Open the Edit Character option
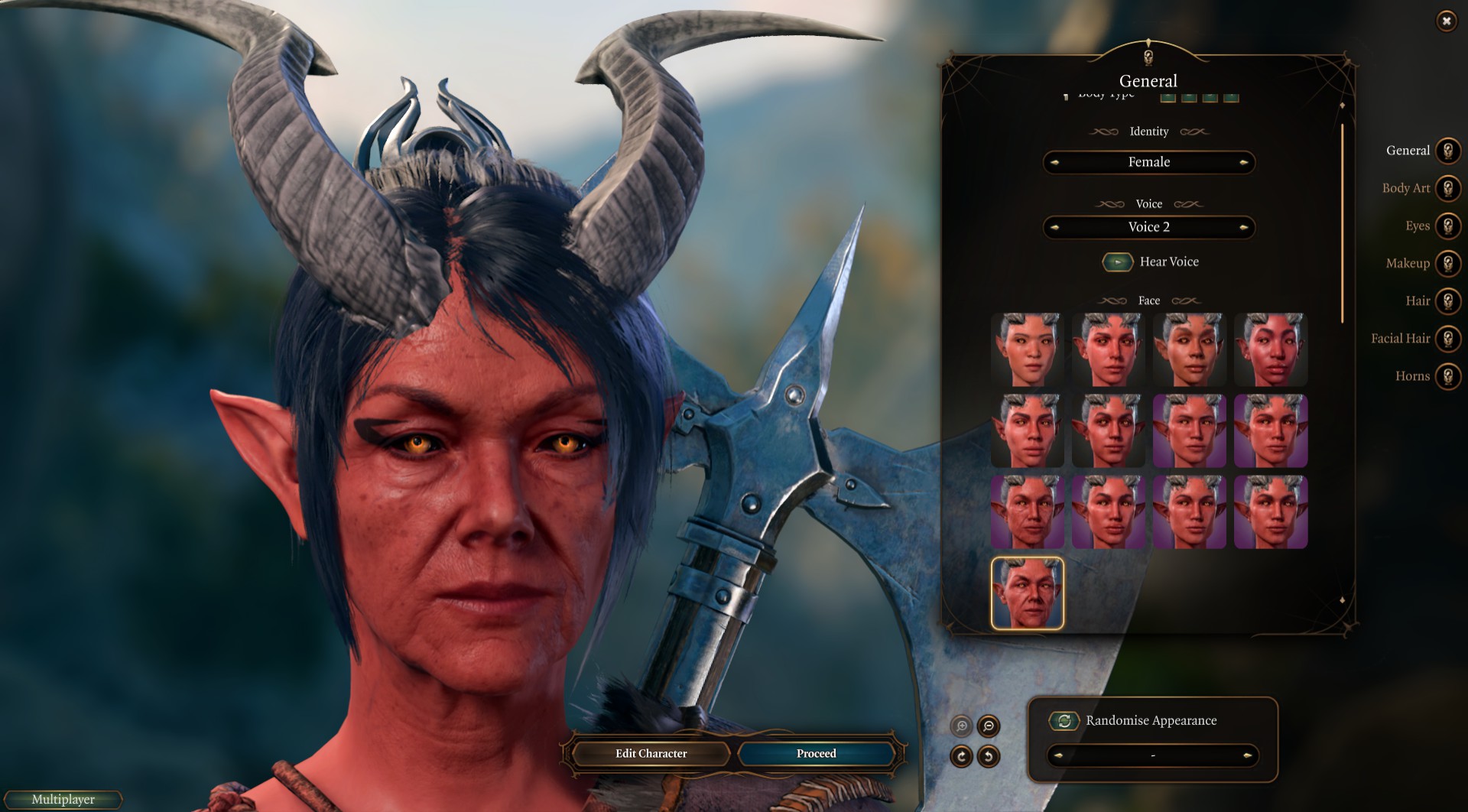Viewport: 1468px width, 812px height. (x=651, y=753)
